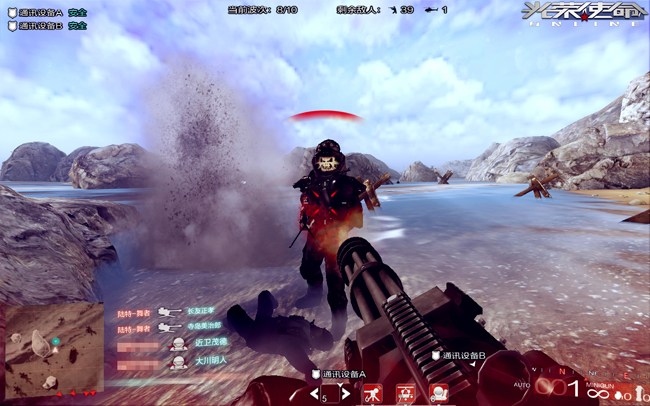Select the 通讯设备B objective tracker entry
650x406 pixels.
click(x=46, y=26)
